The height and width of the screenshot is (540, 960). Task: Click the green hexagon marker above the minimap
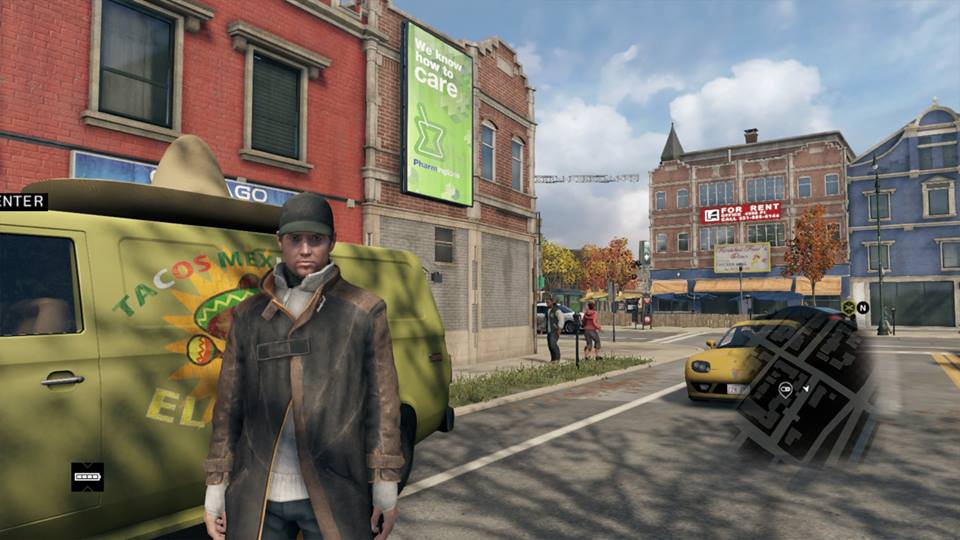pos(848,308)
